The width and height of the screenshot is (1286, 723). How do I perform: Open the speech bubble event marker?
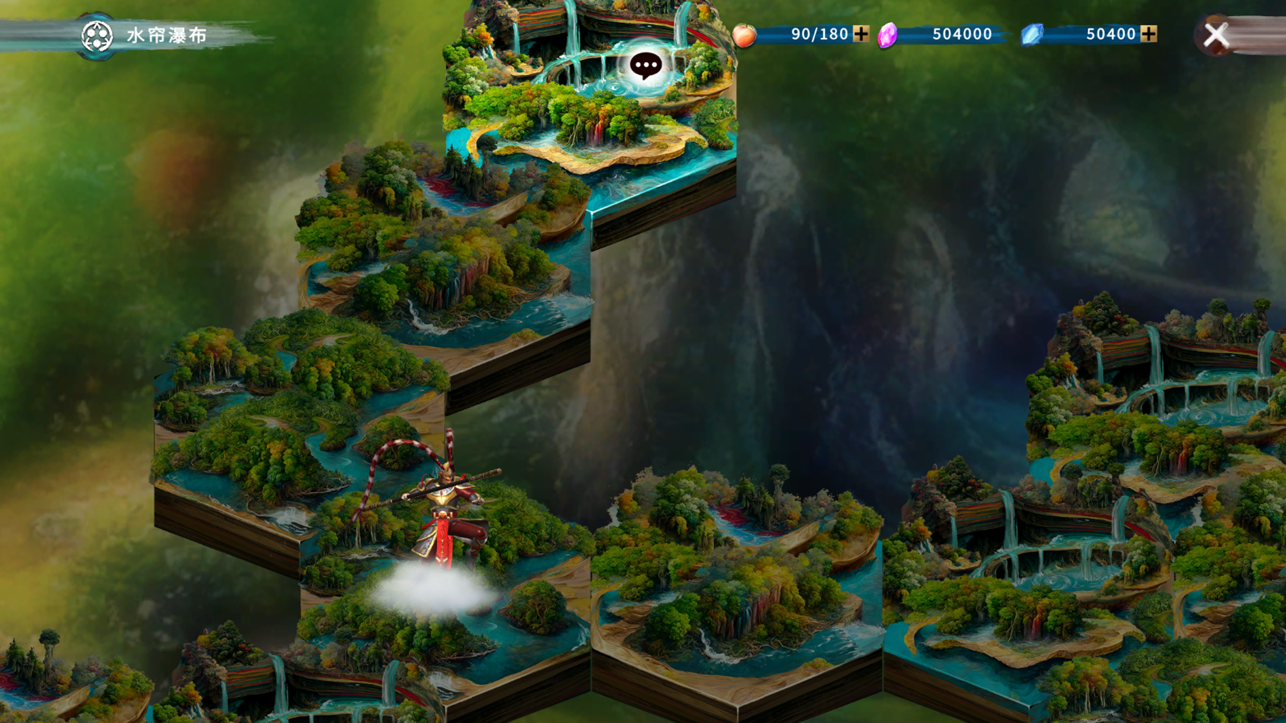click(x=646, y=66)
